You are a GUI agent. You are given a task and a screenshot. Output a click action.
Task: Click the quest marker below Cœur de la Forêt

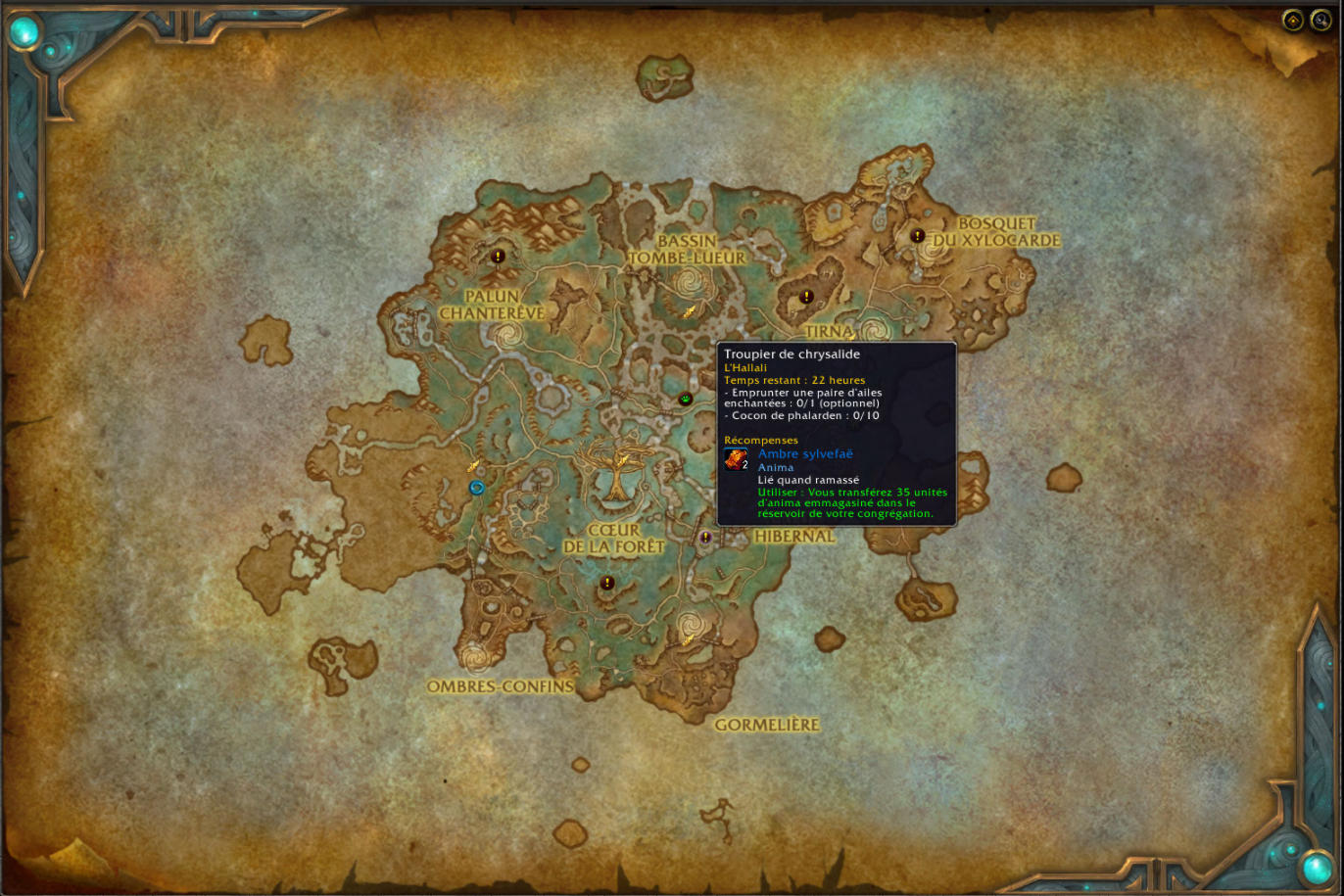[607, 583]
